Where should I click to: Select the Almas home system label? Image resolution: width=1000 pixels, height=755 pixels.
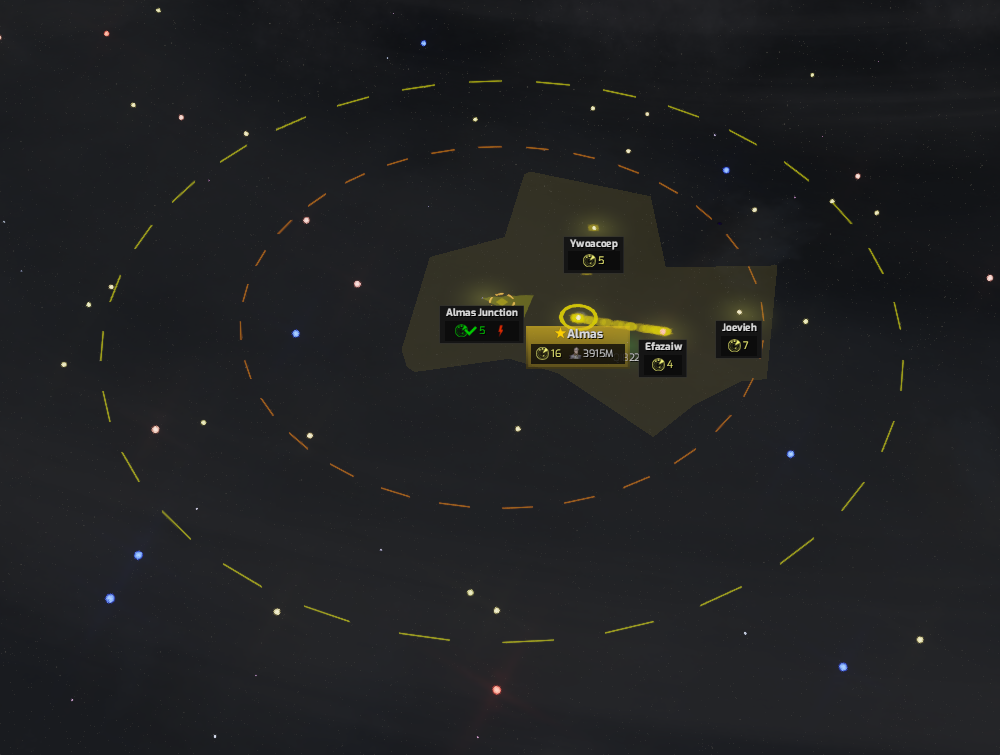578,335
